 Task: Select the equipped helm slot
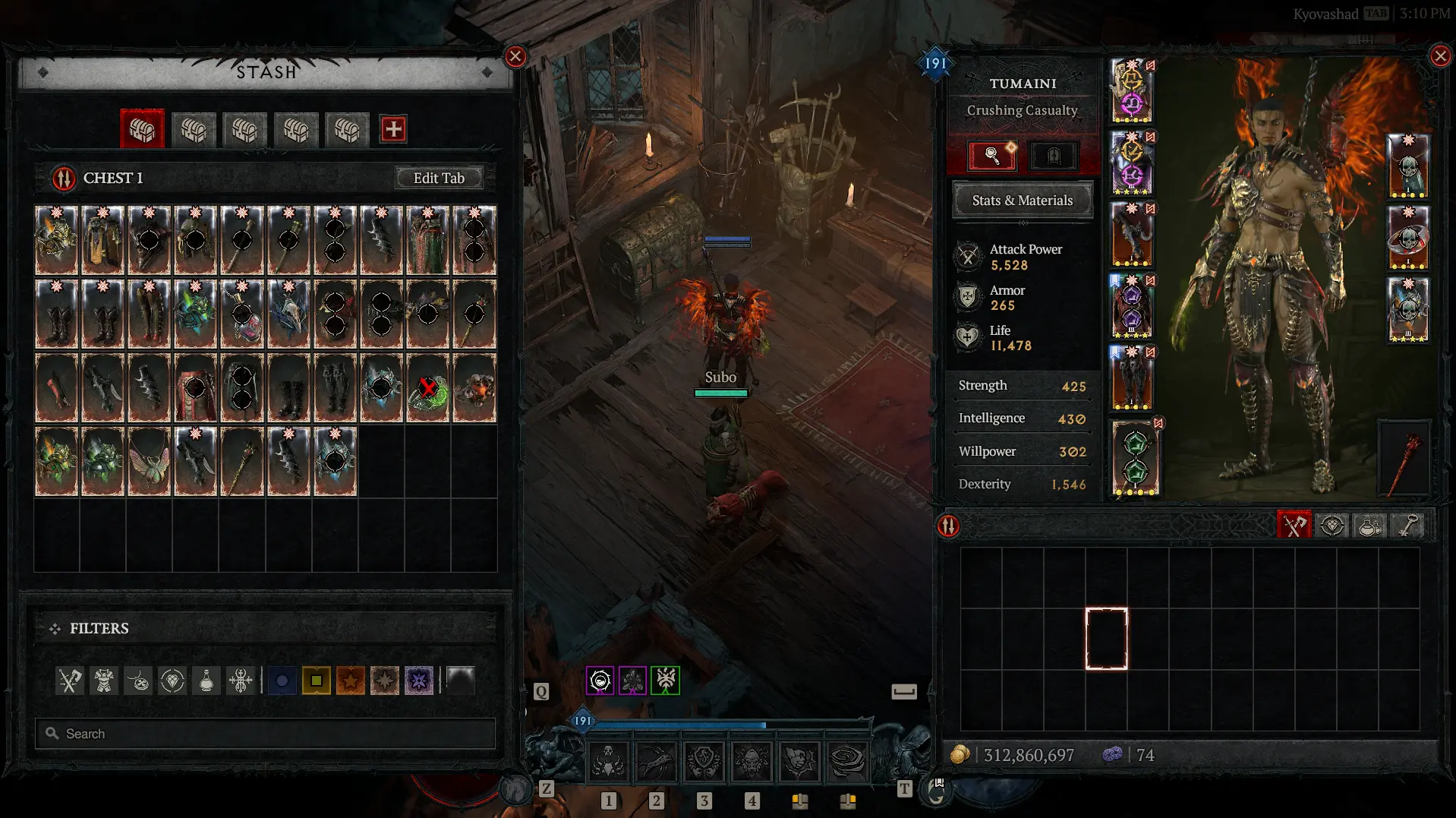click(x=1131, y=91)
